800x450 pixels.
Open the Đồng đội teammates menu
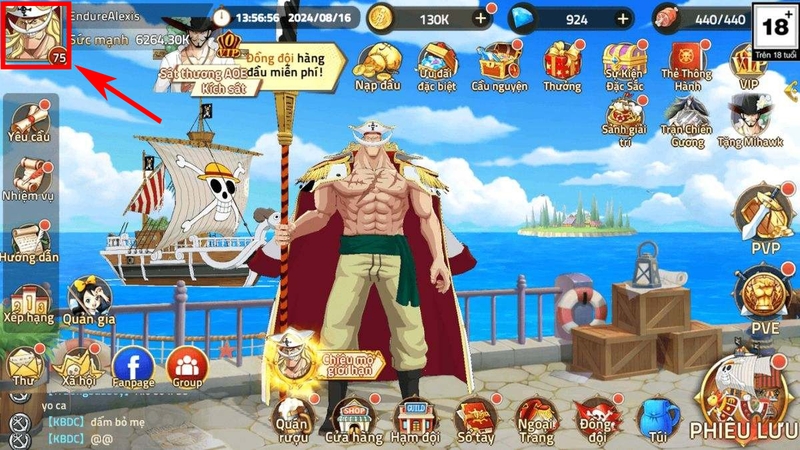coord(597,418)
